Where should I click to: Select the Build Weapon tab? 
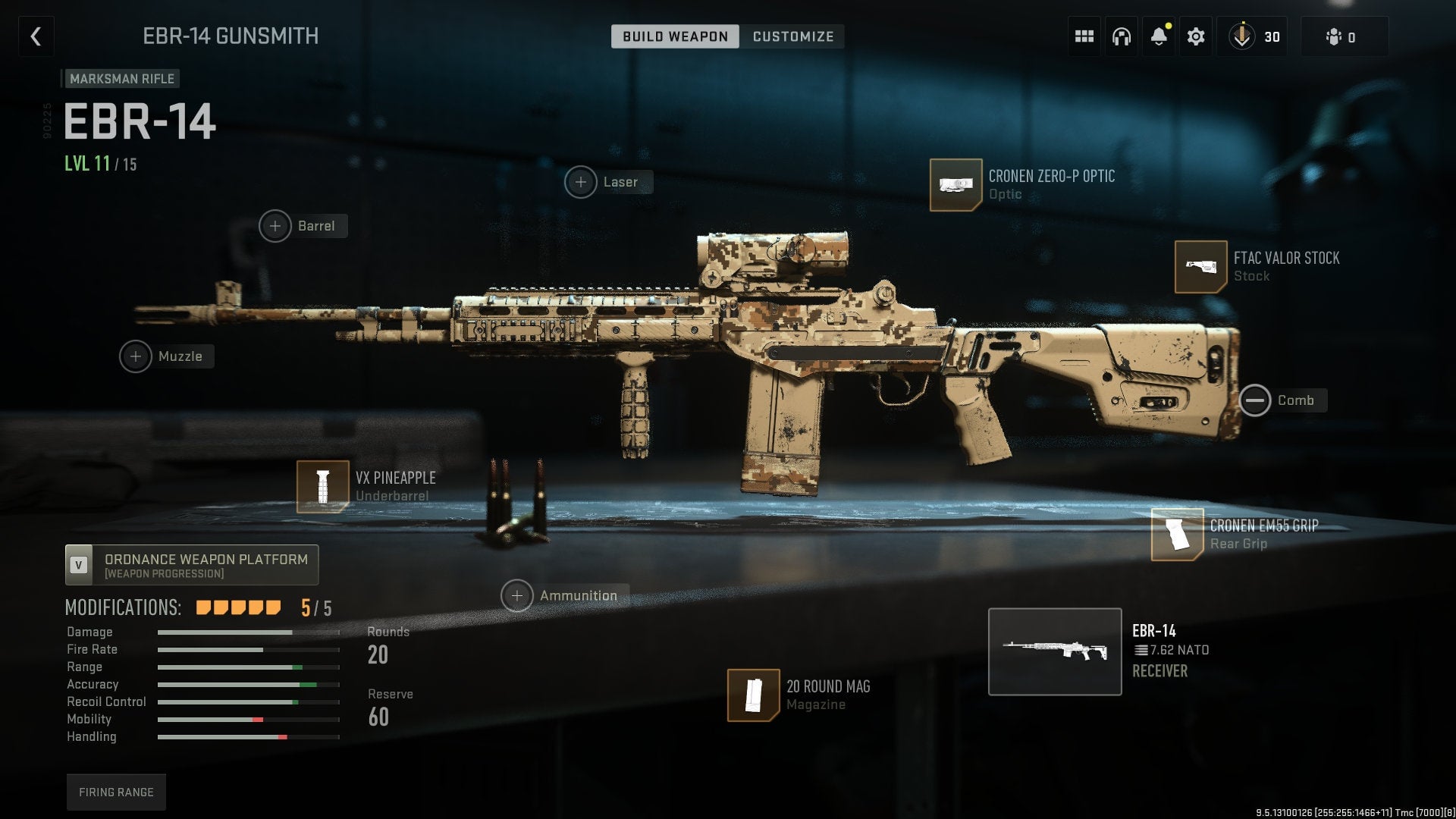pyautogui.click(x=674, y=36)
